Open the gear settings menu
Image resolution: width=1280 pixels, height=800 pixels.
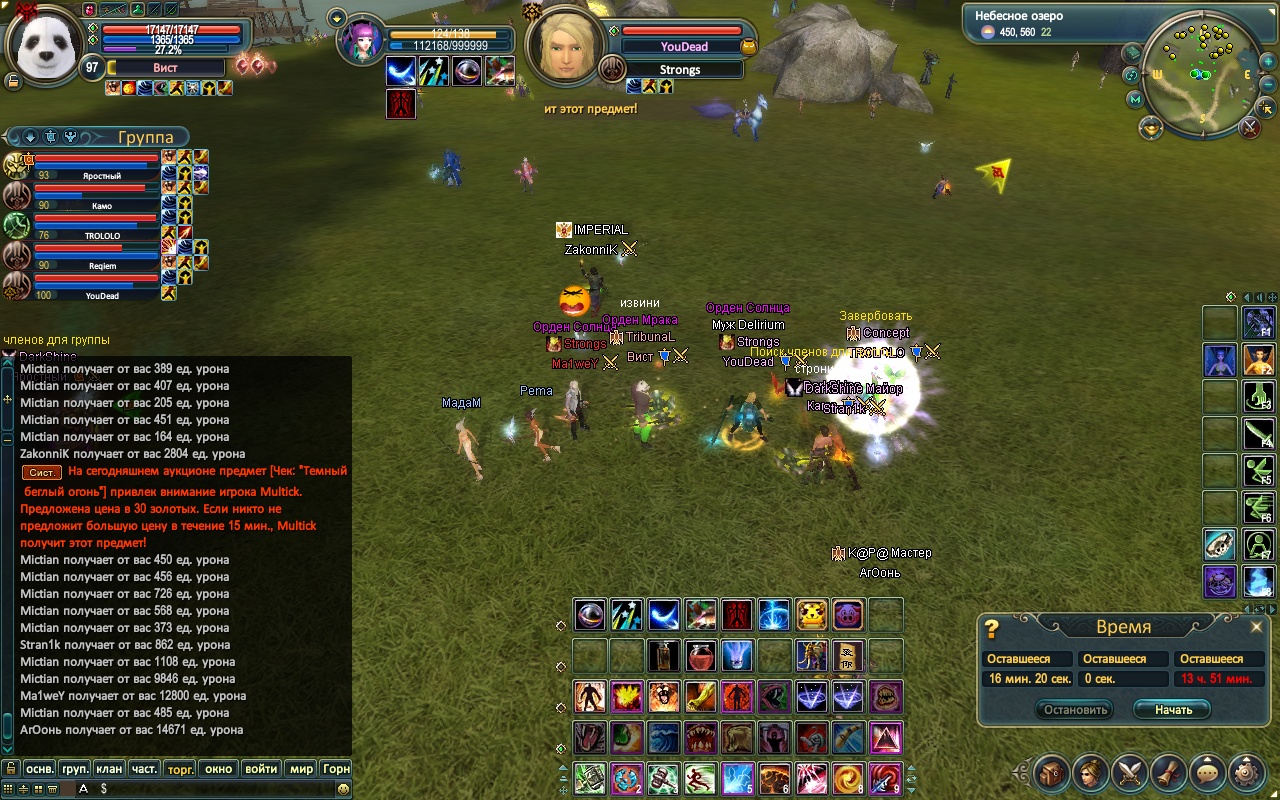pyautogui.click(x=1246, y=772)
